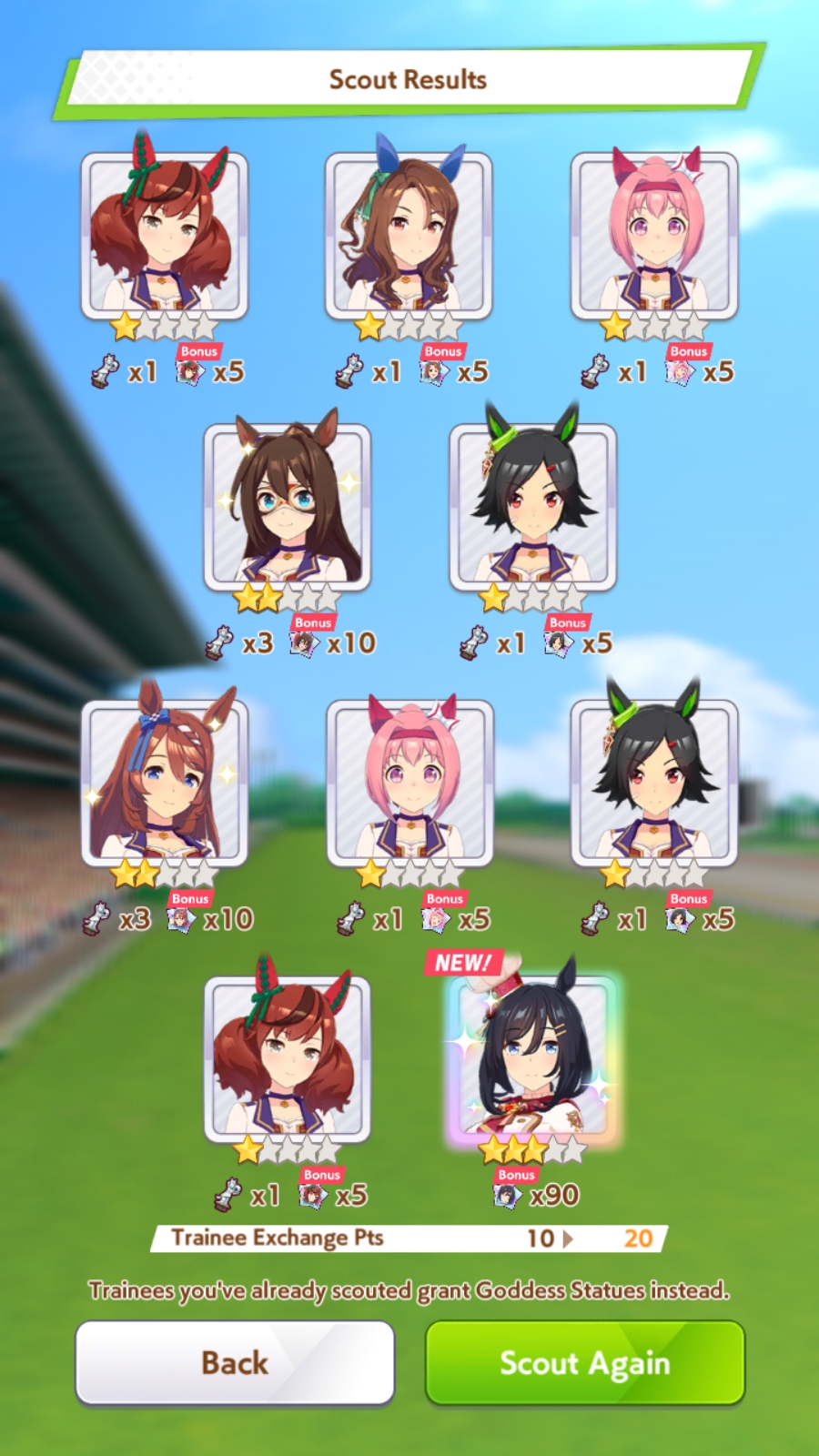819x1456 pixels.
Task: Choose the masked two-star trainee portrait
Action: click(287, 507)
